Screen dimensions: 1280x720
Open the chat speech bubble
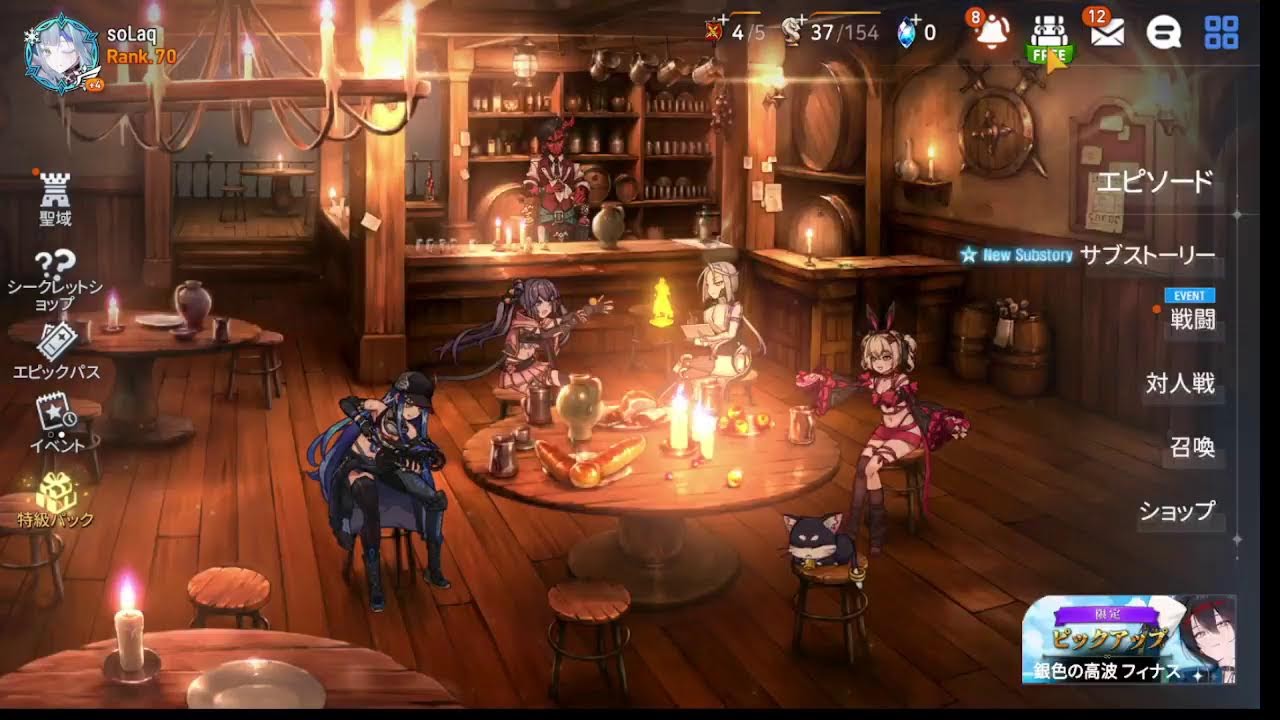(1164, 33)
